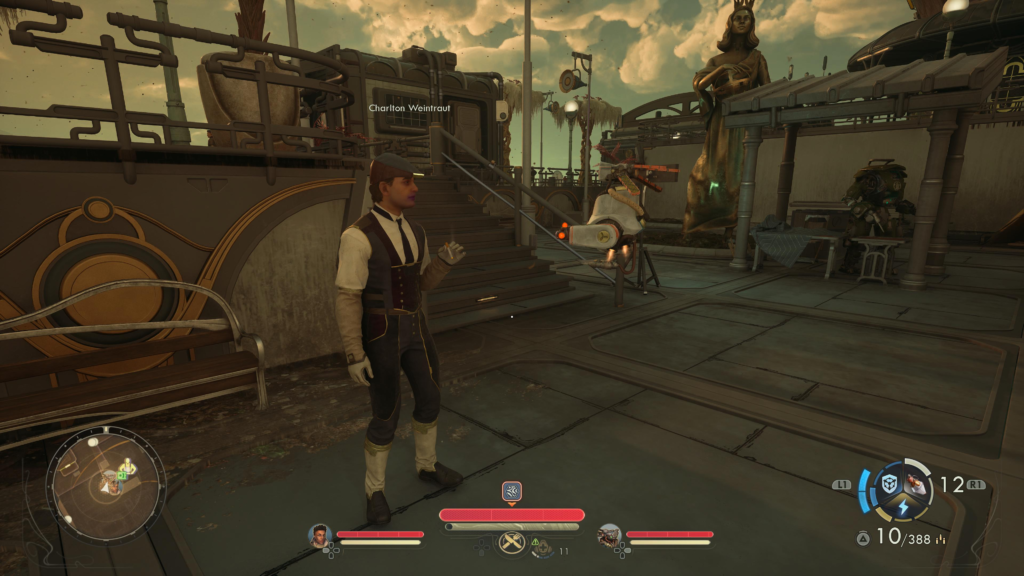Select the yellow NPC marker on minimap
Image resolution: width=1024 pixels, height=576 pixels.
coord(127,465)
